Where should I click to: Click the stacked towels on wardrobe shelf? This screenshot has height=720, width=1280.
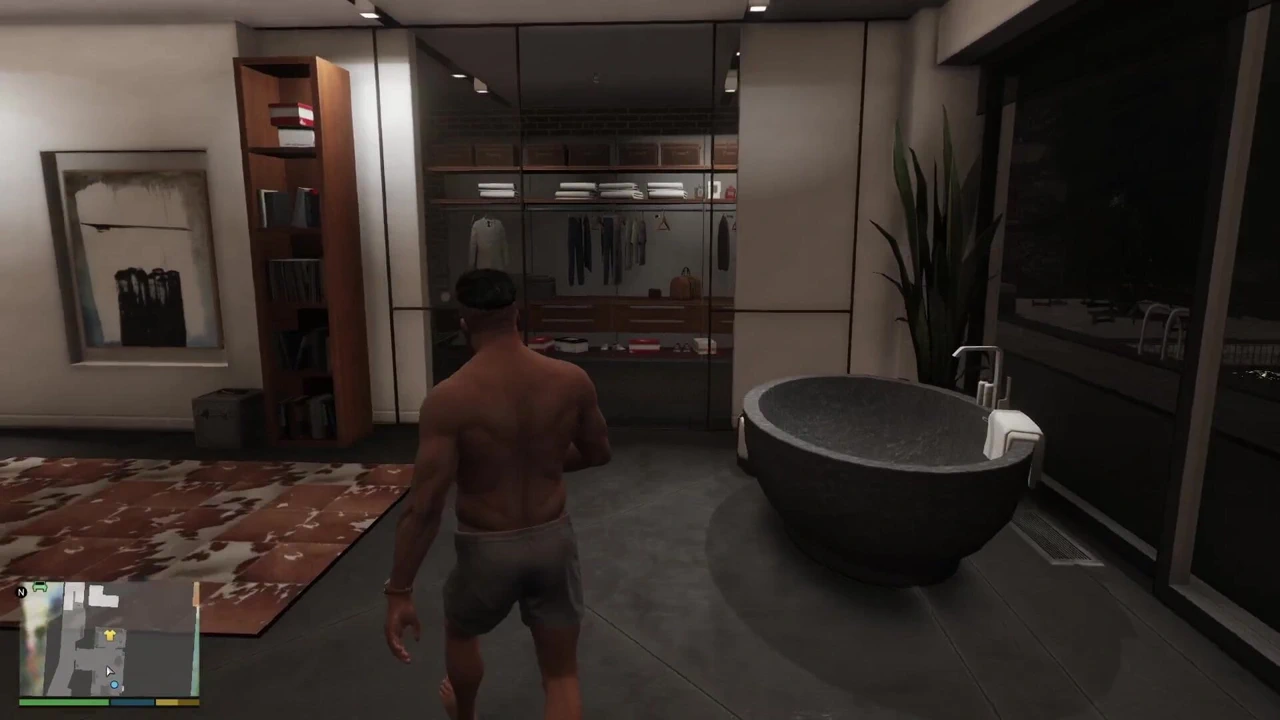click(x=580, y=190)
